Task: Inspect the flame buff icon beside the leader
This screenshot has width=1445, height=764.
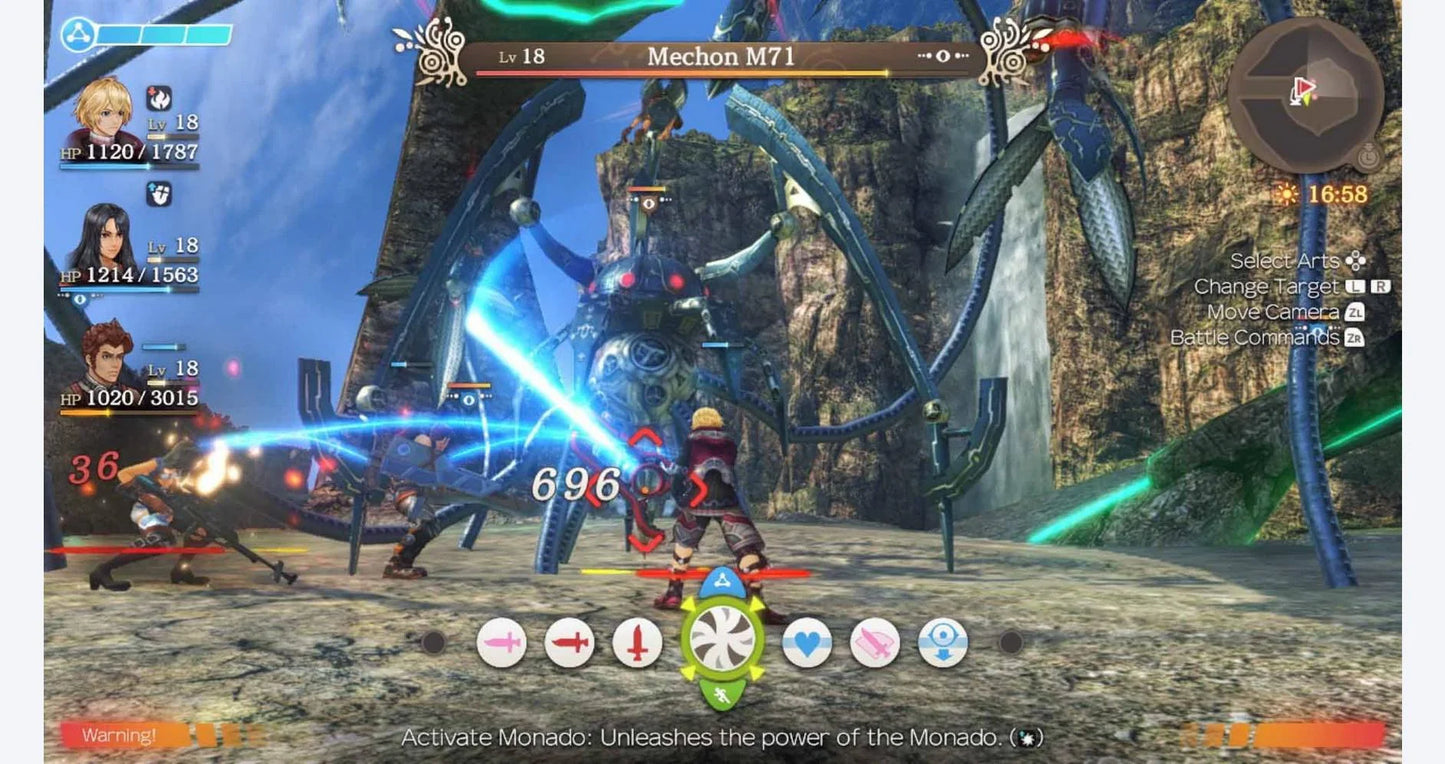Action: [159, 97]
